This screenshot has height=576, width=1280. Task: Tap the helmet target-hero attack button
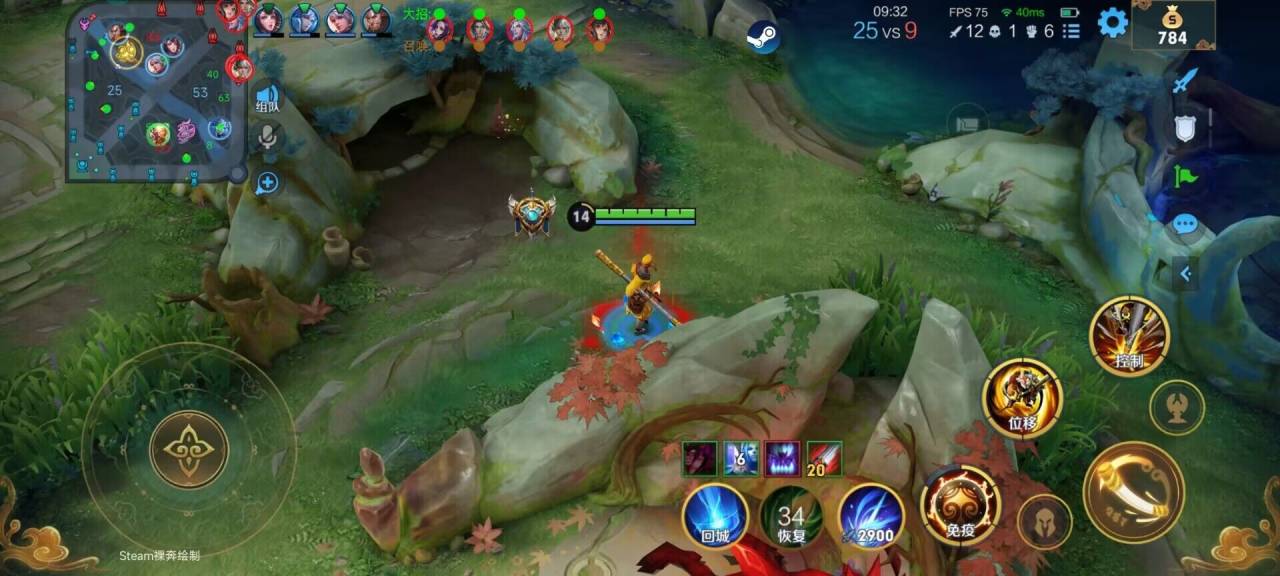[x=1044, y=522]
